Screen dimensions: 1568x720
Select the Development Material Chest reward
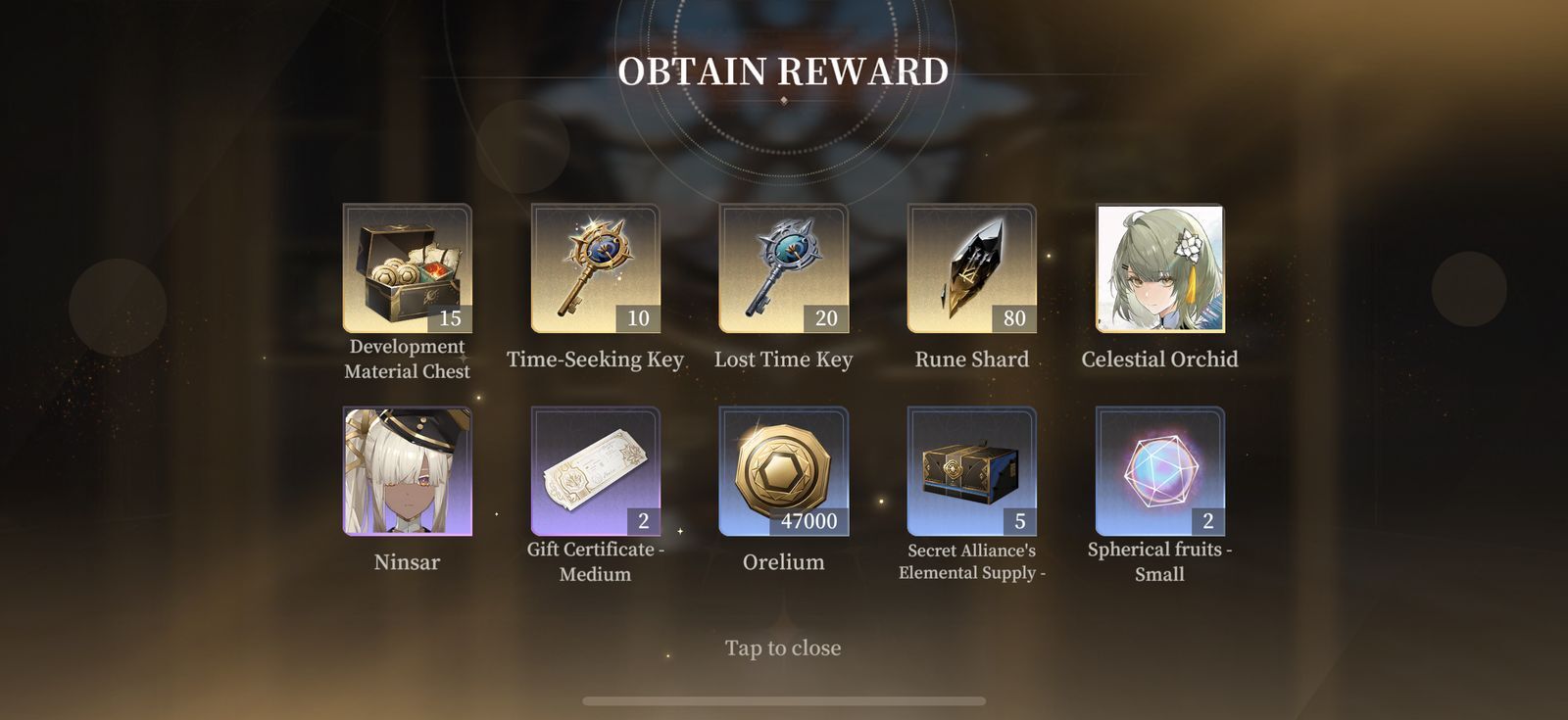[407, 268]
